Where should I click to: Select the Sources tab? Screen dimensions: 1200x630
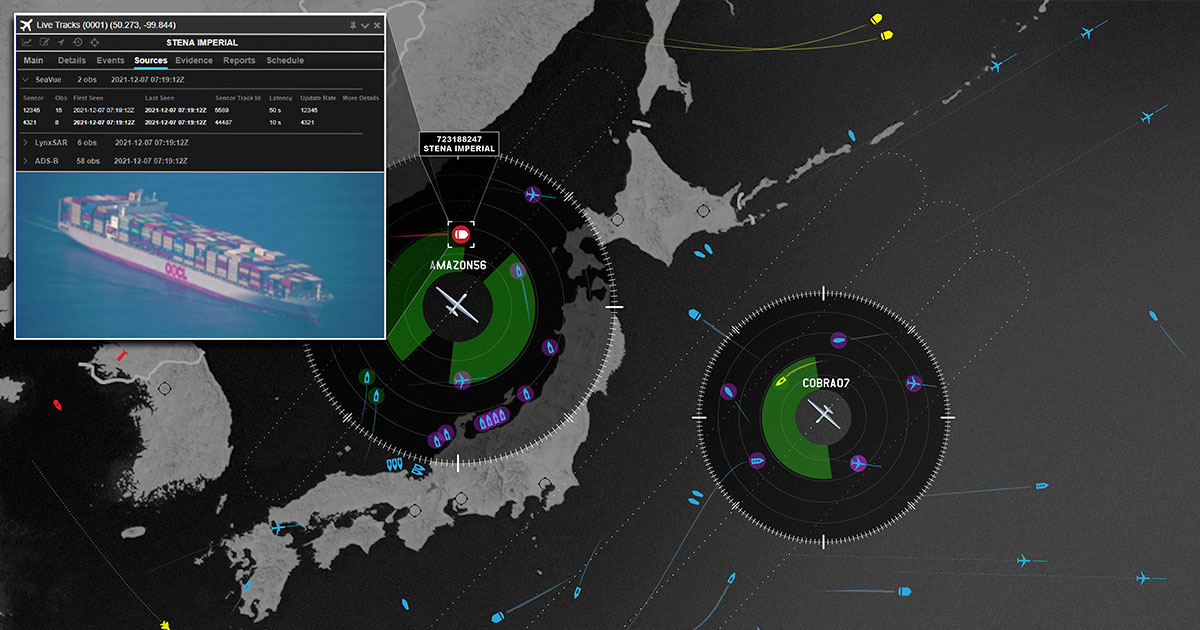pyautogui.click(x=151, y=61)
